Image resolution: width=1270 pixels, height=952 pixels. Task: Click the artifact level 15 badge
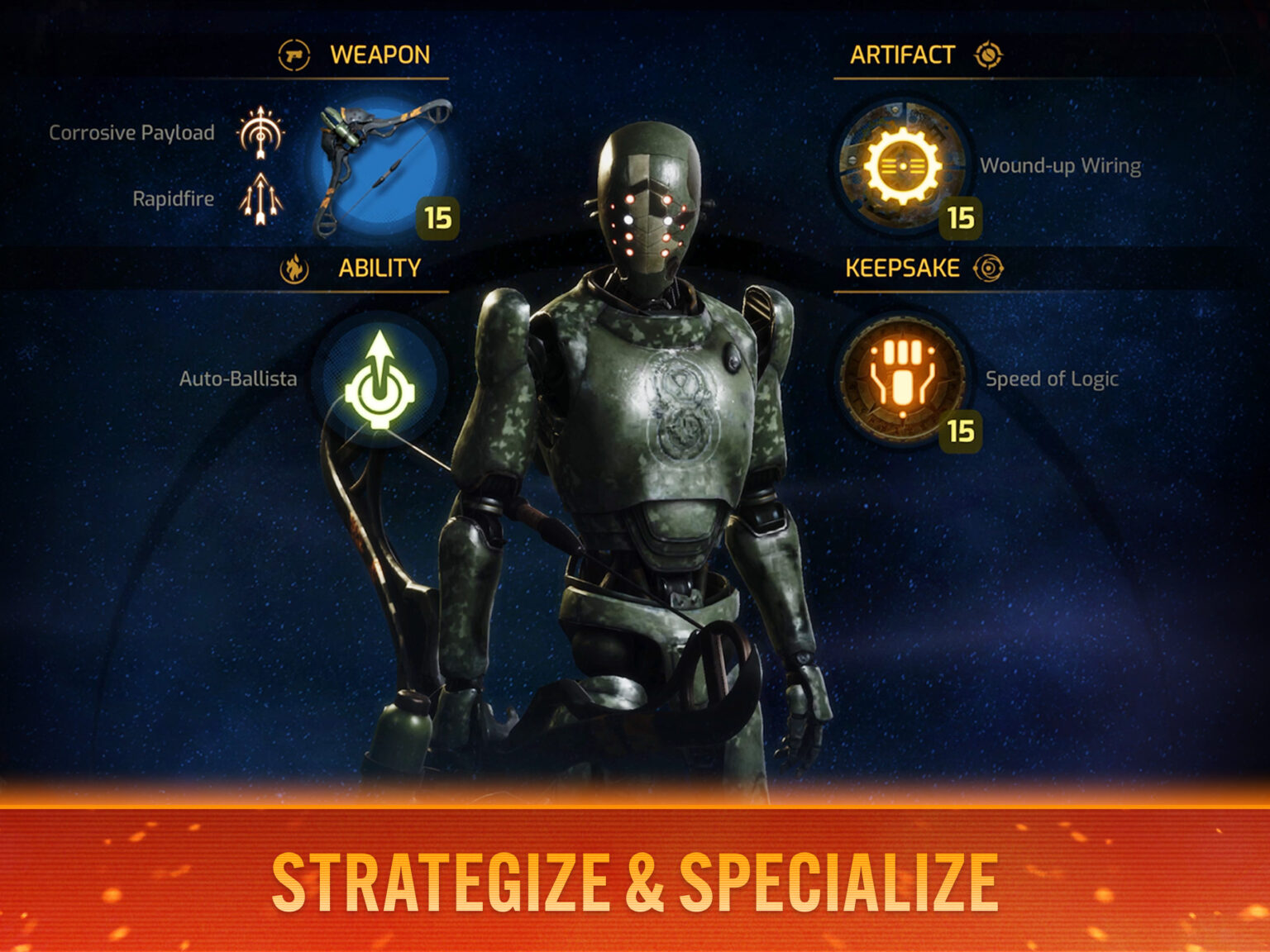click(x=961, y=219)
